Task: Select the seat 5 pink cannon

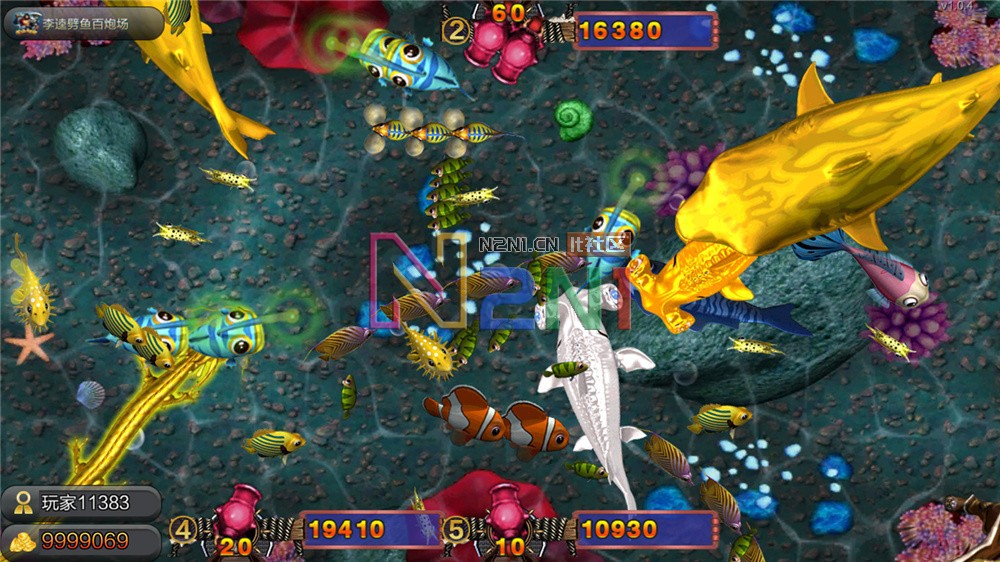Action: tap(510, 511)
